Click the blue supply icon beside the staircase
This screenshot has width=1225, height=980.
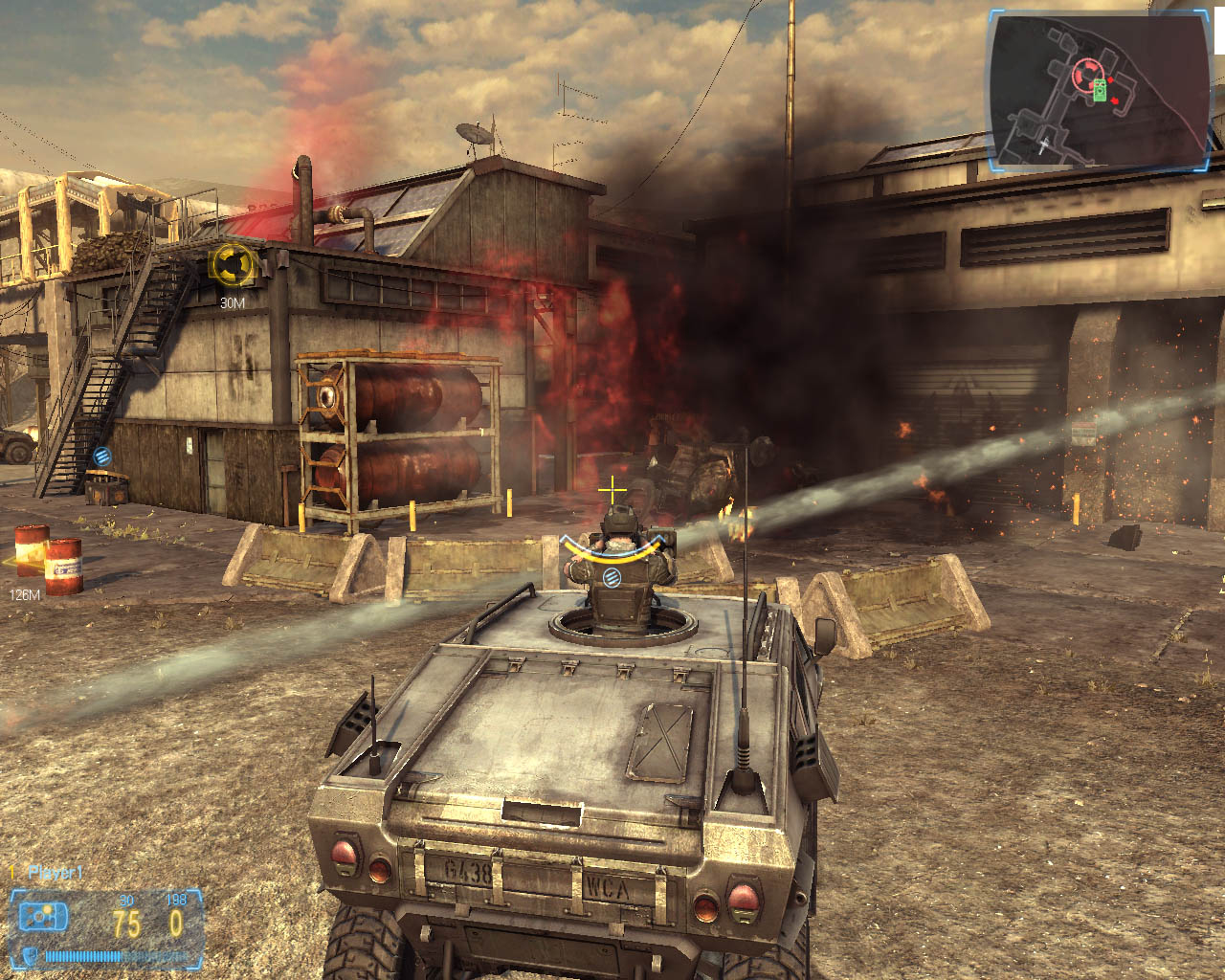(x=101, y=456)
